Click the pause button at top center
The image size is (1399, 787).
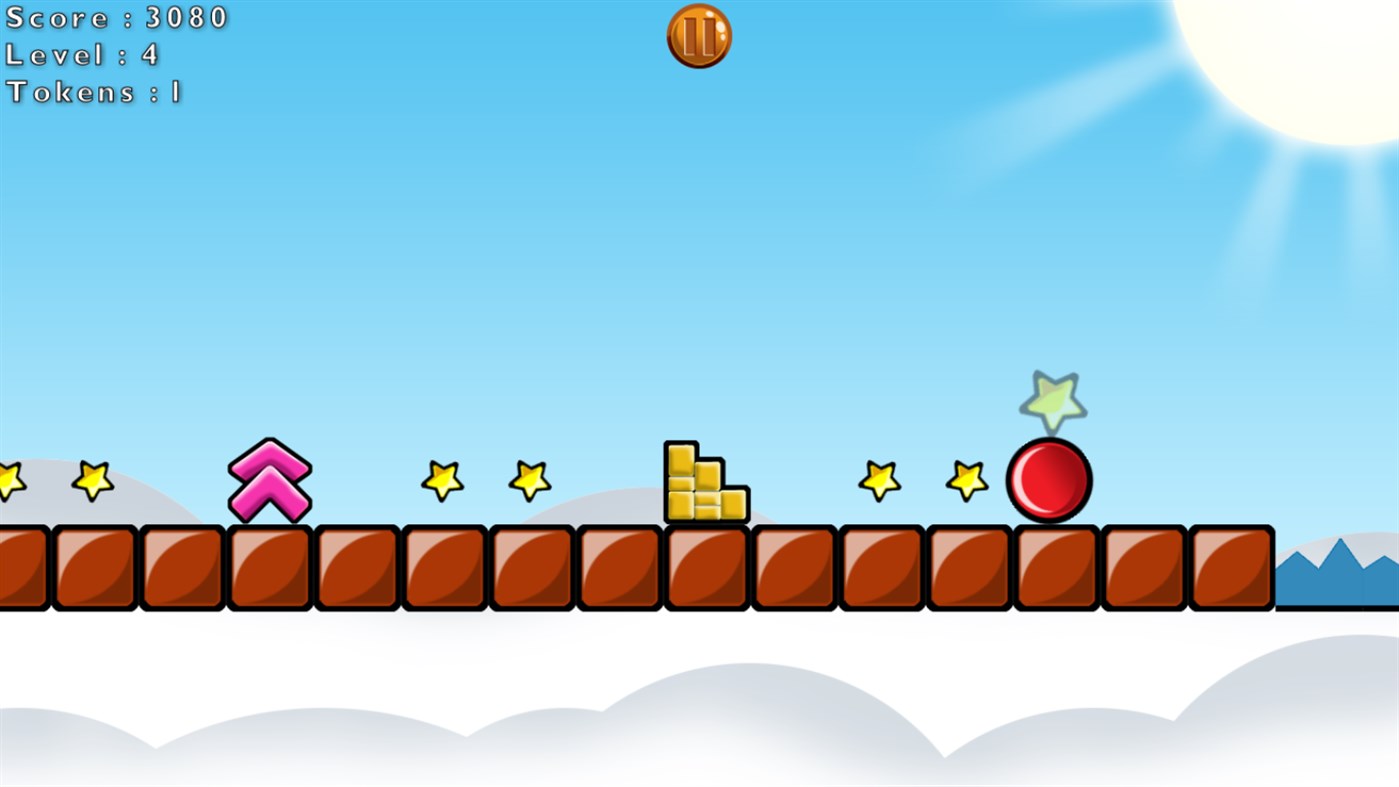point(699,35)
